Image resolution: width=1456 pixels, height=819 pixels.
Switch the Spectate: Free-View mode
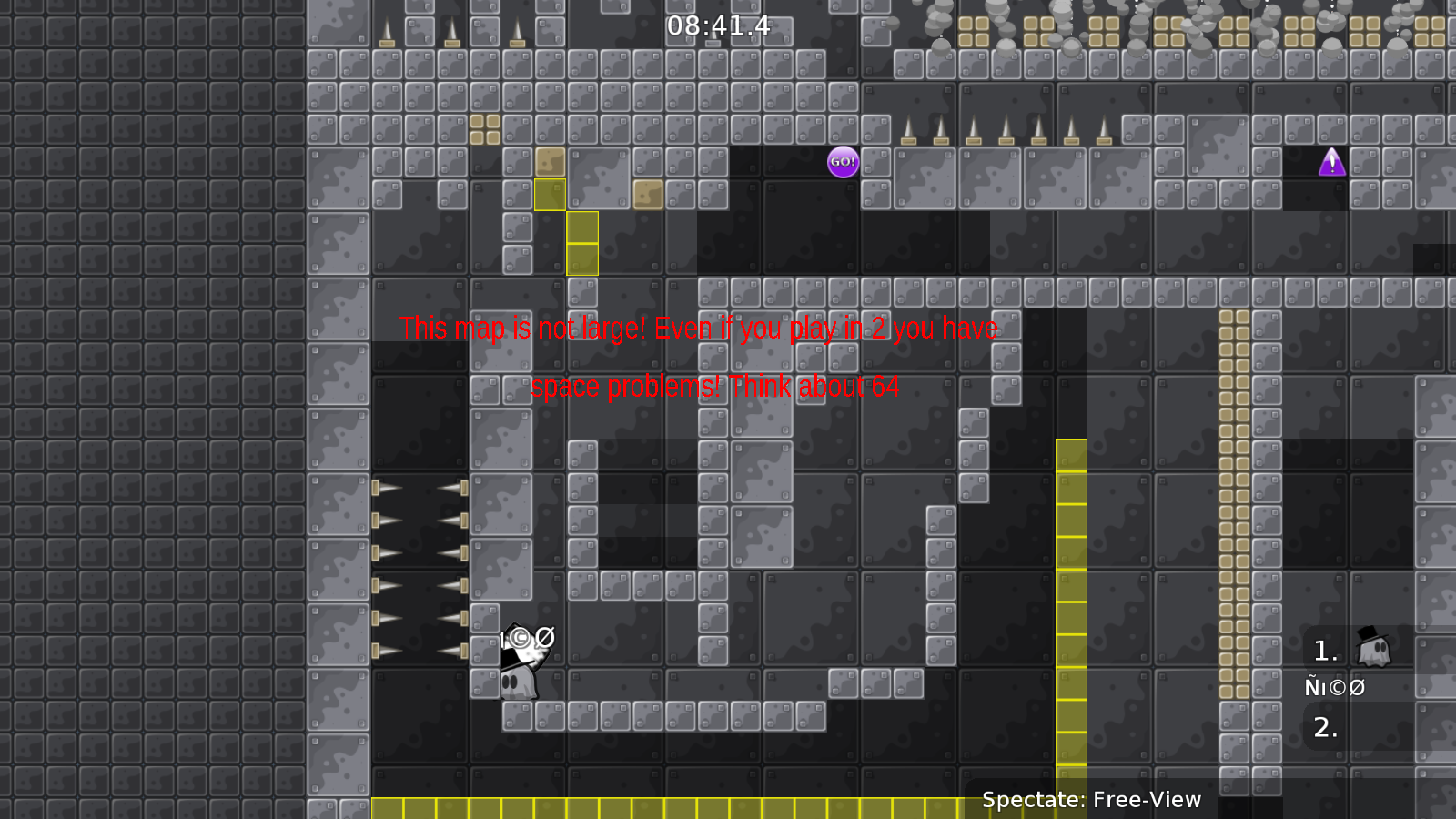click(1092, 800)
